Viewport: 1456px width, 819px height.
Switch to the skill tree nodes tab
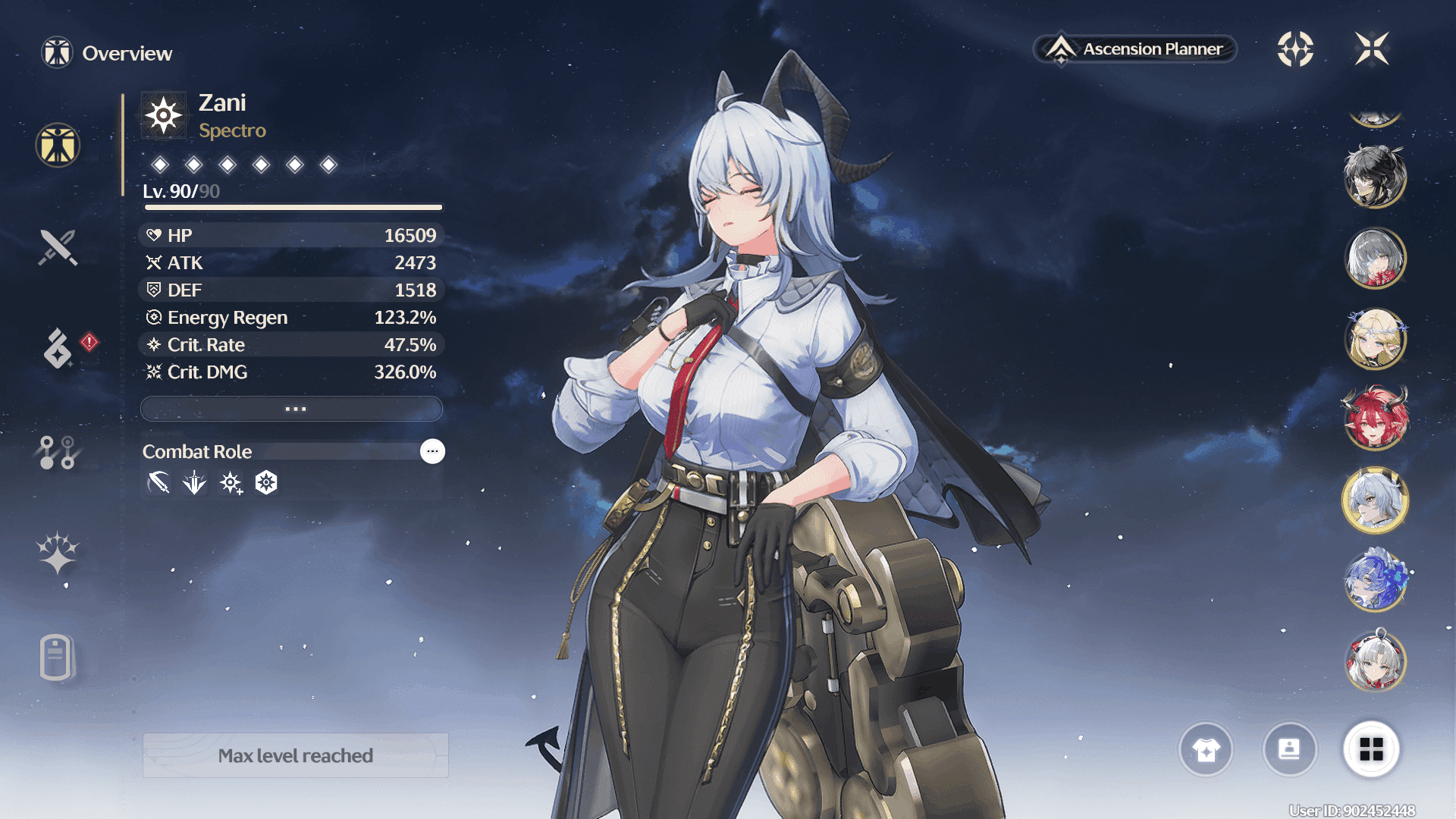[x=58, y=452]
